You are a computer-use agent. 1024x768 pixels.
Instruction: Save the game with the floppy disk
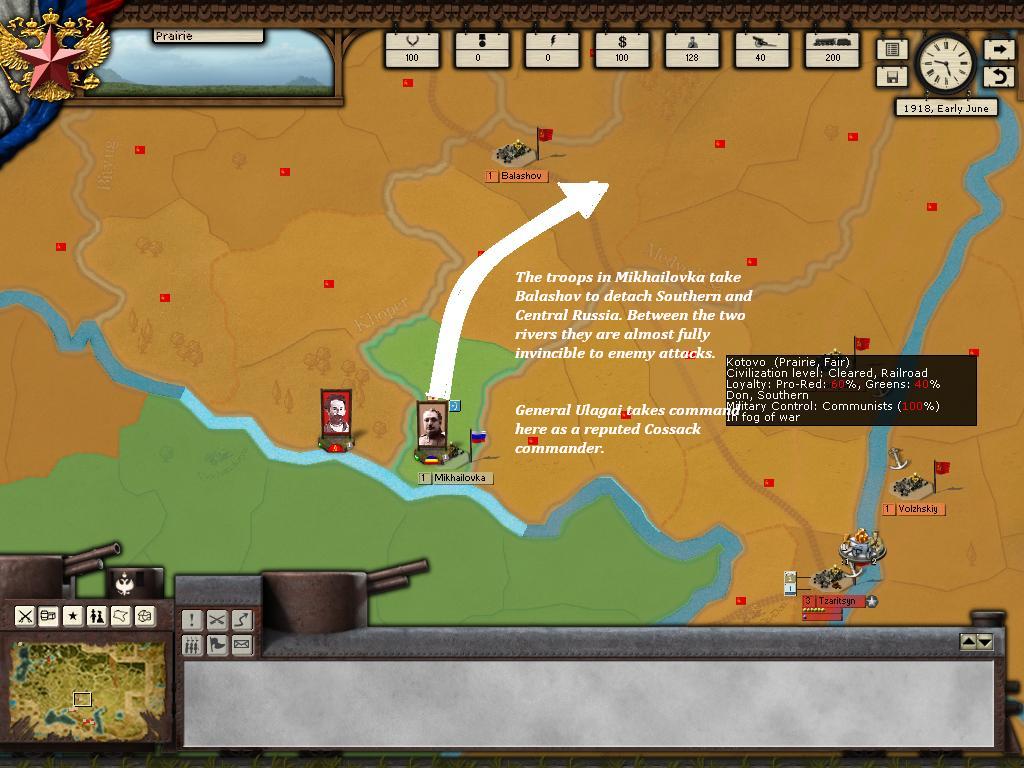[x=892, y=77]
